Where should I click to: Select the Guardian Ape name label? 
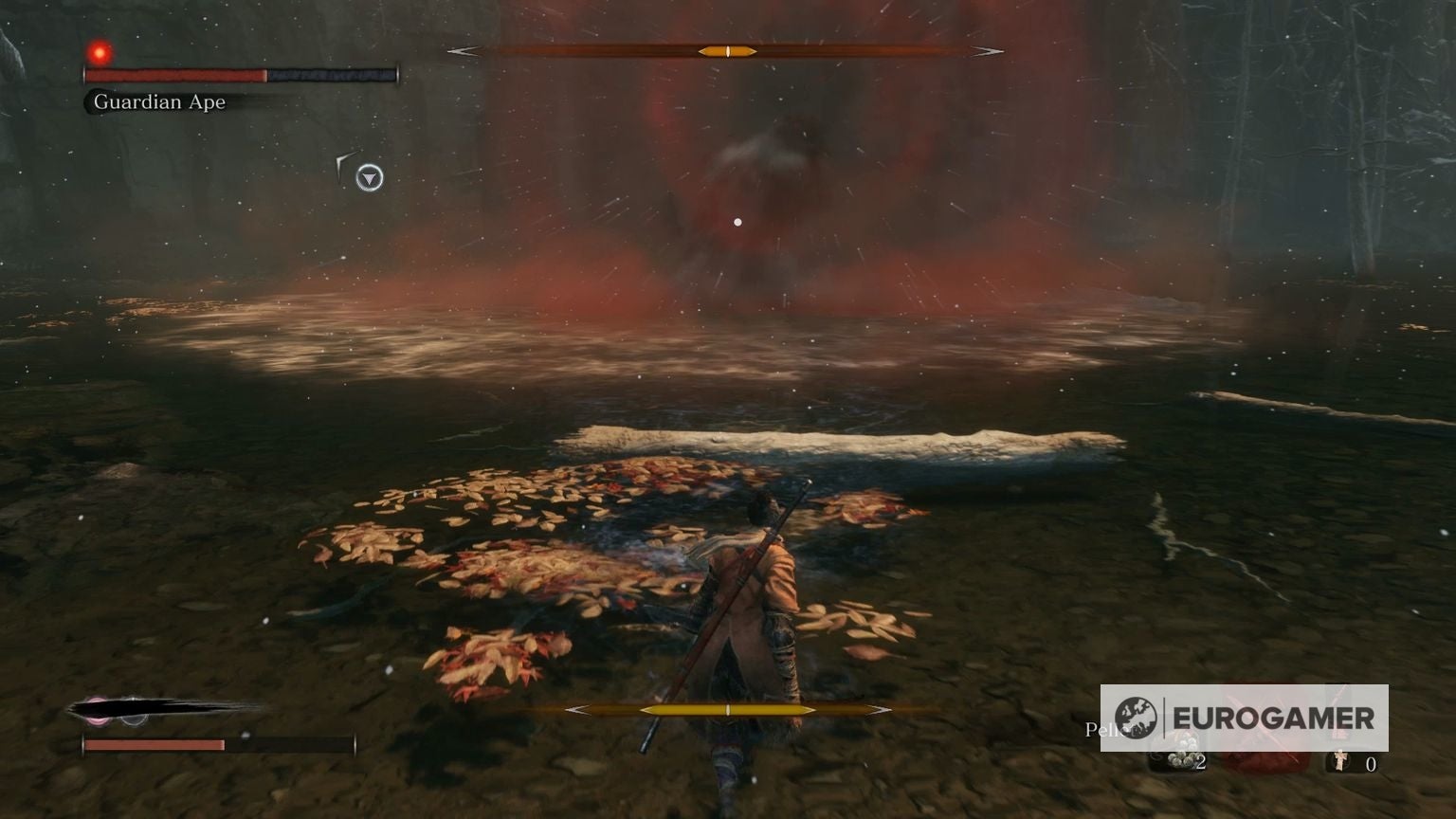point(157,101)
